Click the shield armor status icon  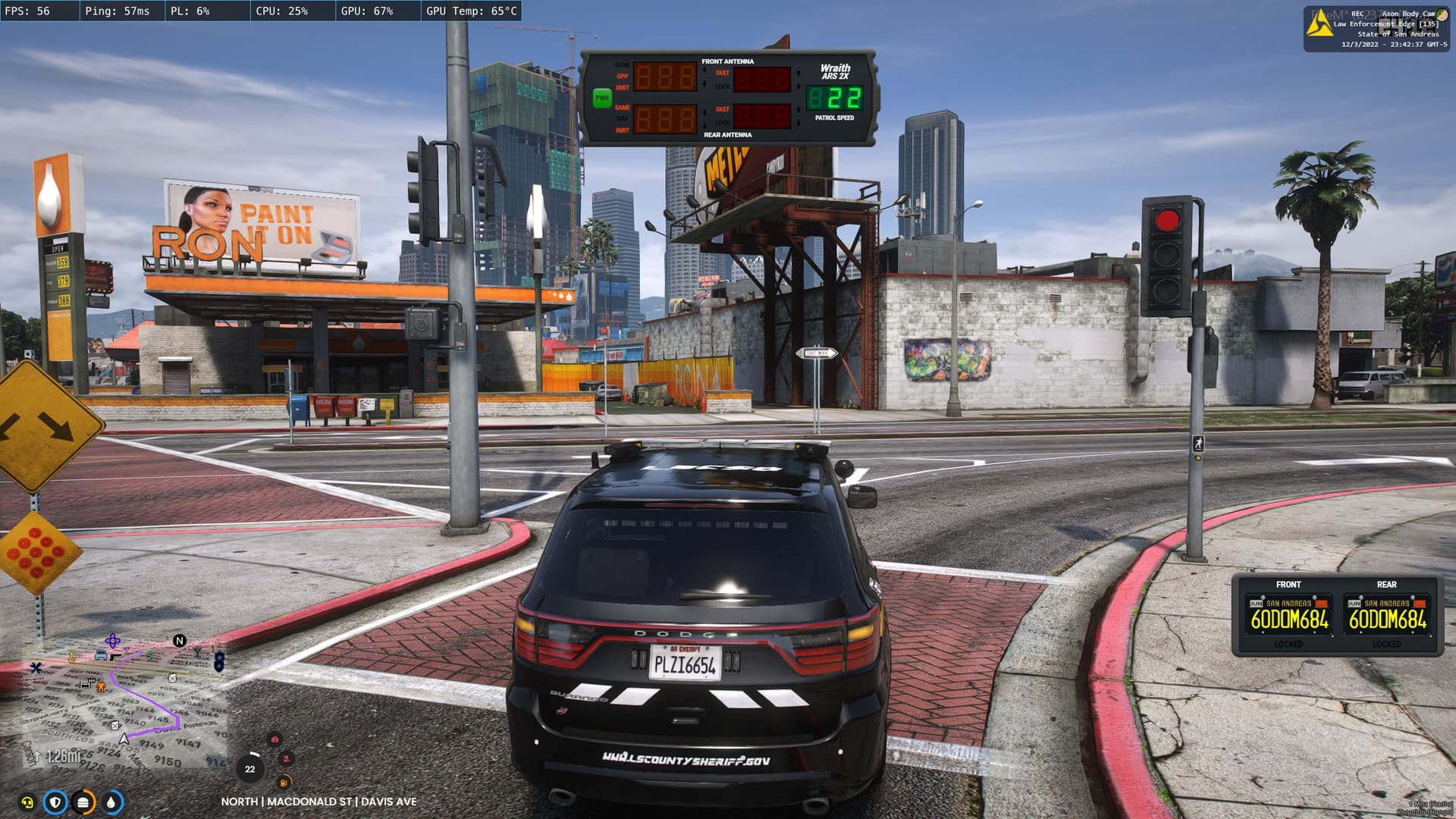click(55, 802)
